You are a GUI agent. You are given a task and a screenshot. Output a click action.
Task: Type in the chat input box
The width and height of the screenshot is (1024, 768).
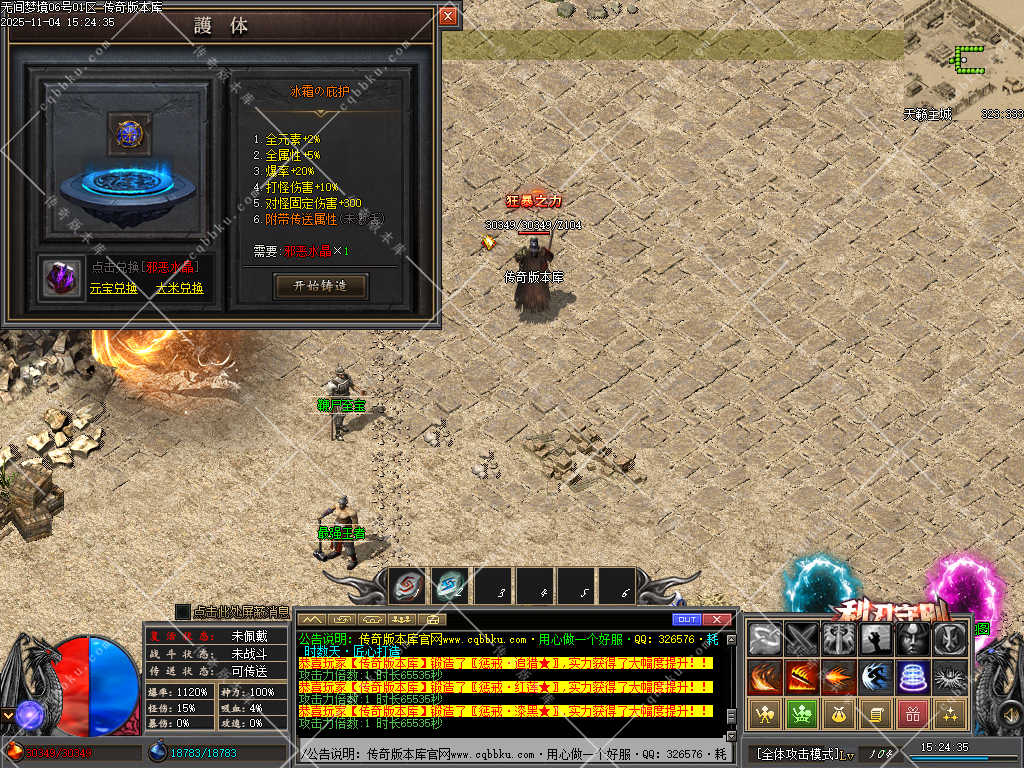pos(510,753)
